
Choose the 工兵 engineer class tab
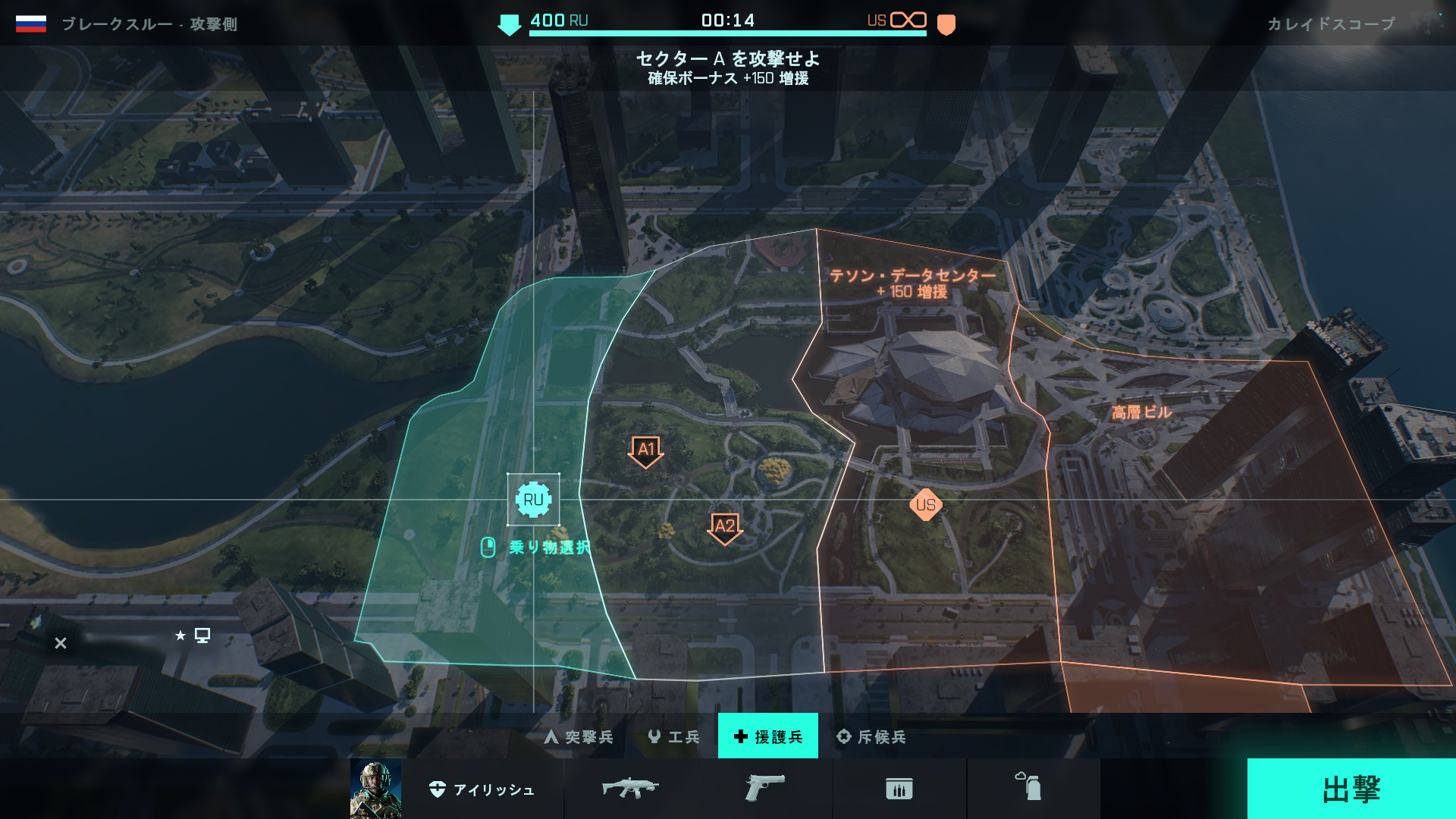tap(673, 736)
